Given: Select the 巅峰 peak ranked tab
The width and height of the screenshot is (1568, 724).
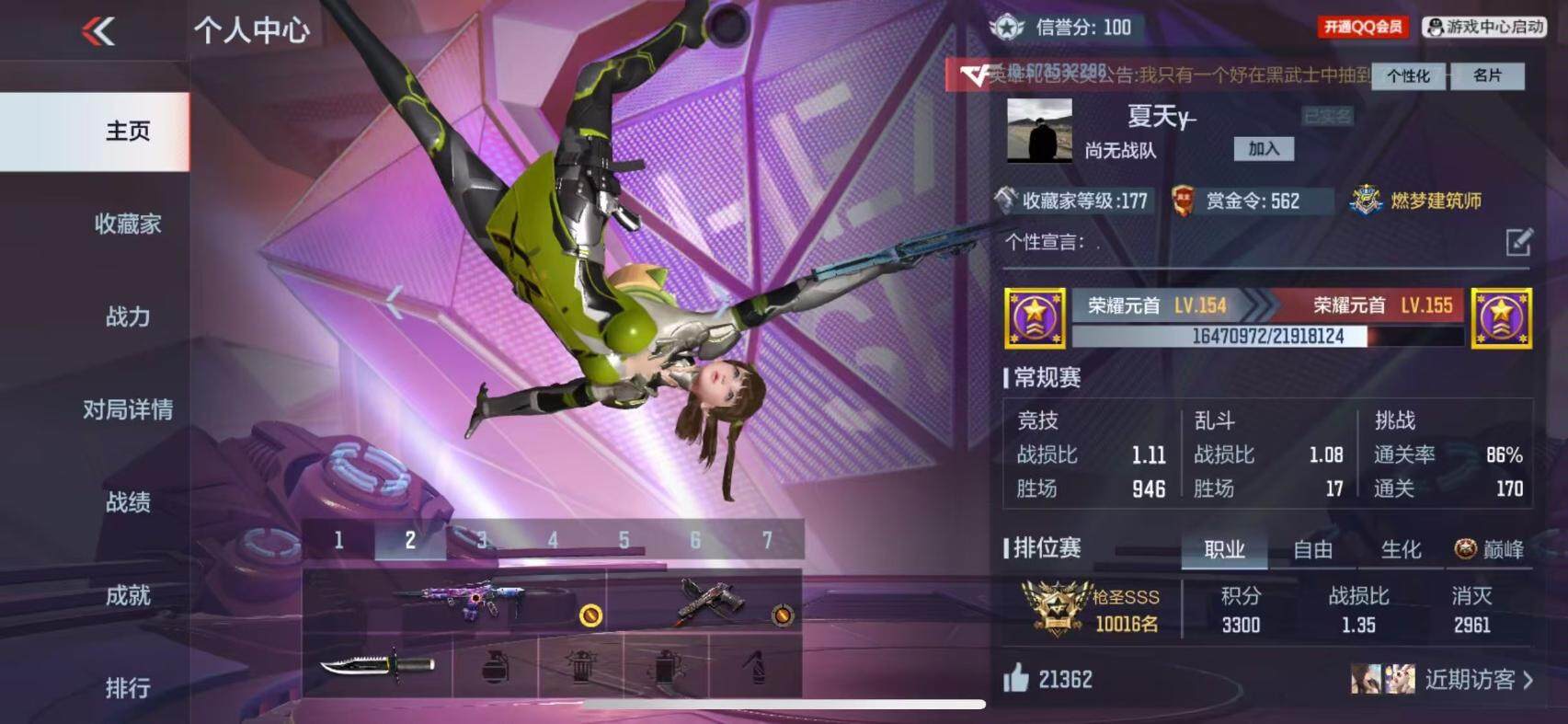Looking at the screenshot, I should click(x=1490, y=549).
